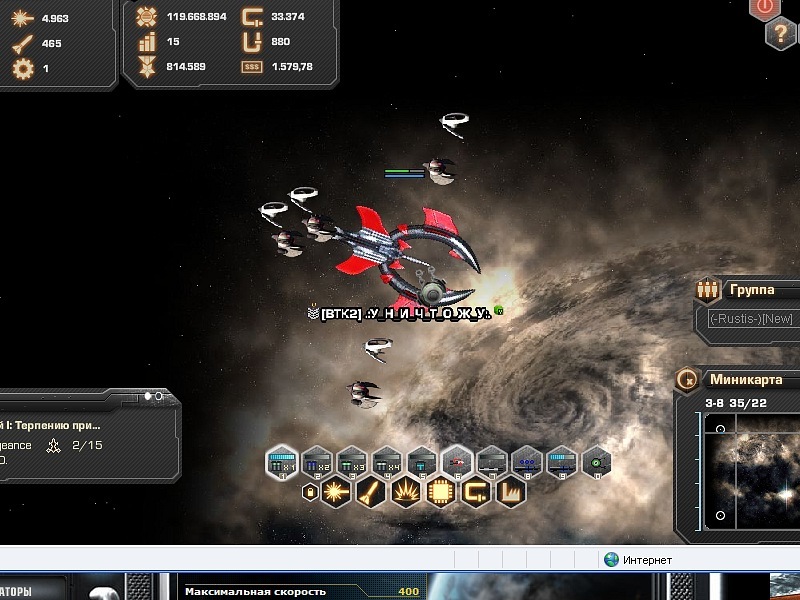Open the rocket category
The height and width of the screenshot is (600, 800).
pyautogui.click(x=370, y=492)
